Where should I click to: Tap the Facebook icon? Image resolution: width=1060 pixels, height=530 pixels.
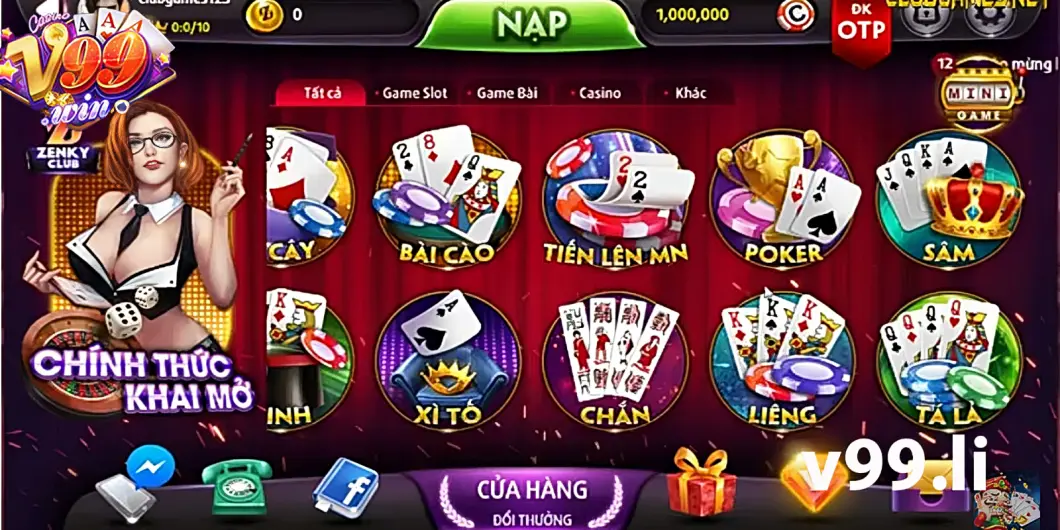[345, 488]
